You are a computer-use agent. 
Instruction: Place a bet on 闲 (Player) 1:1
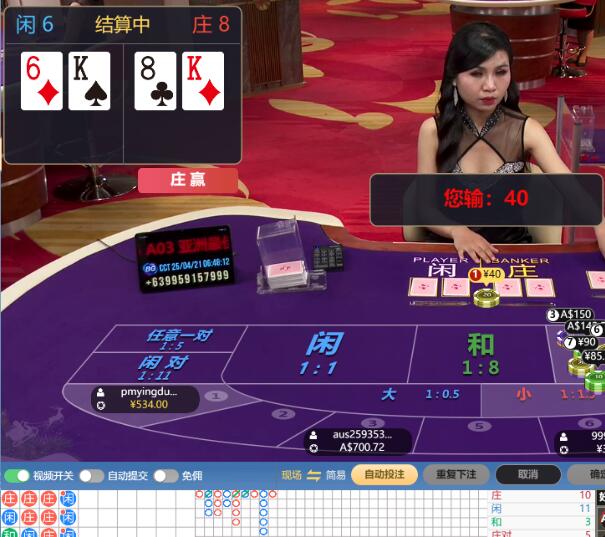point(324,353)
